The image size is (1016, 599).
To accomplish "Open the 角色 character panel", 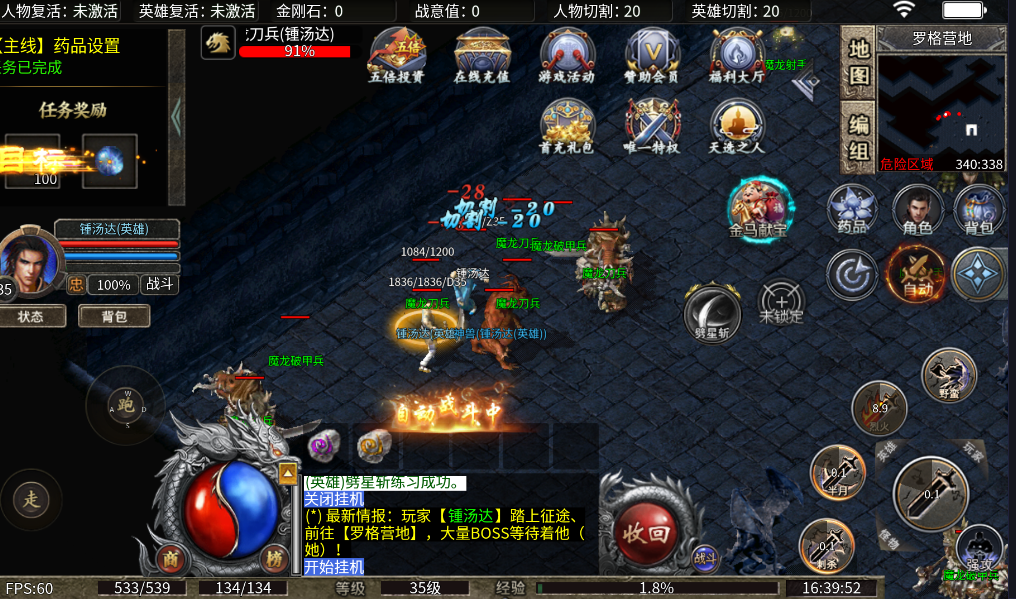I will (917, 209).
